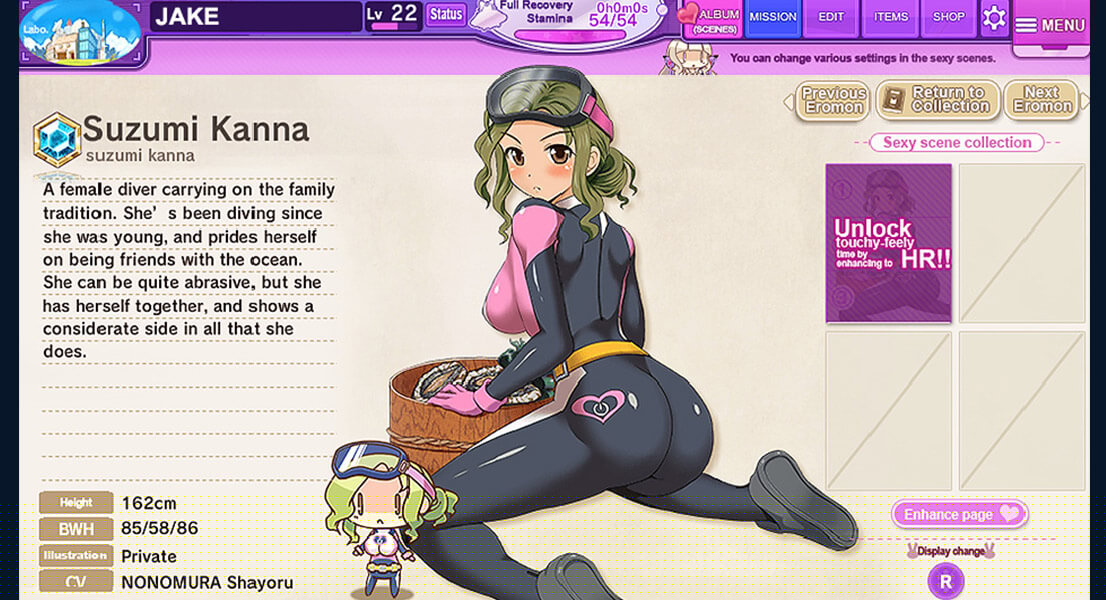
Task: Visit the Shop
Action: [x=948, y=17]
